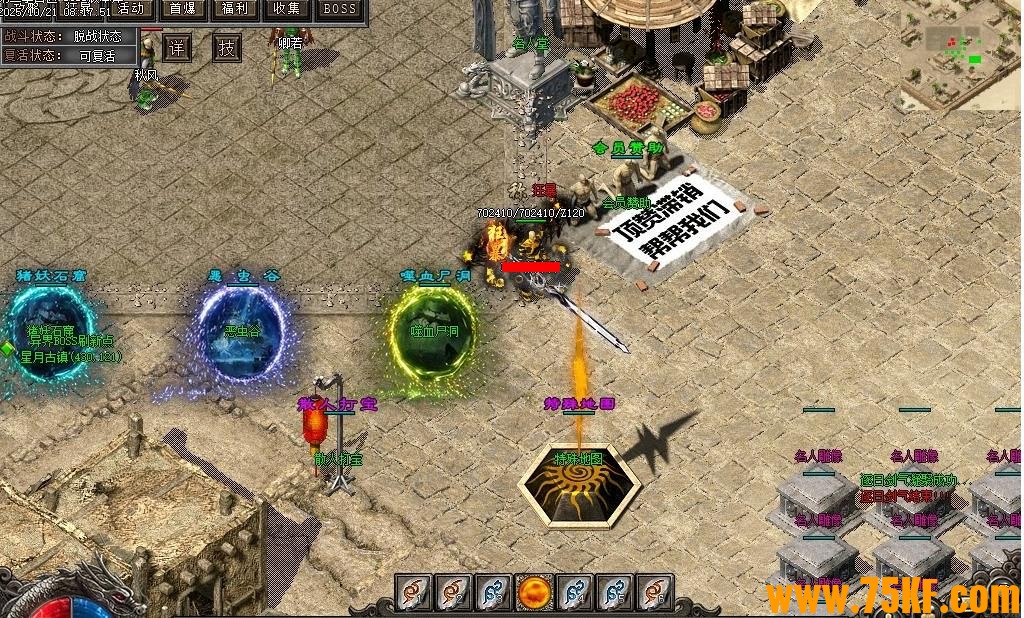Use the blue rune in hotbar slot 5
Screen dimensions: 1024x618
[615, 593]
